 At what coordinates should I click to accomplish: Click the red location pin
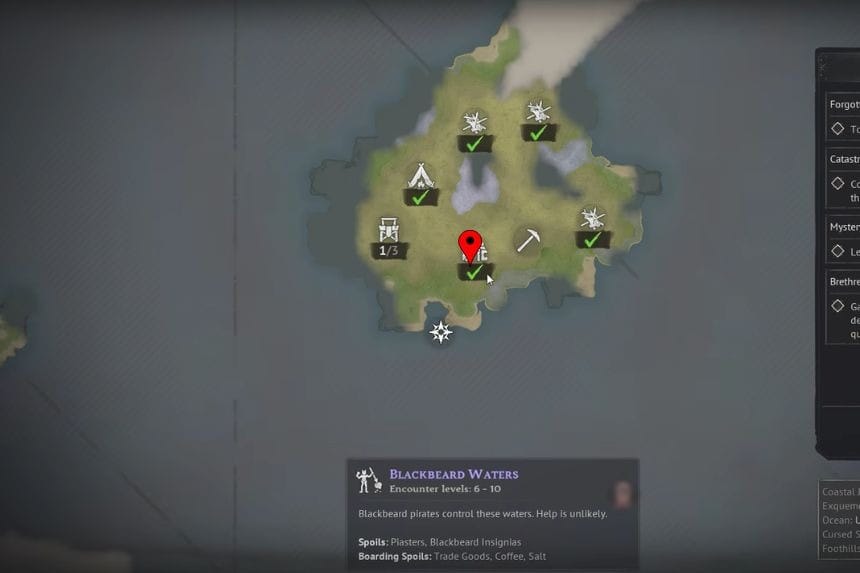tap(470, 246)
